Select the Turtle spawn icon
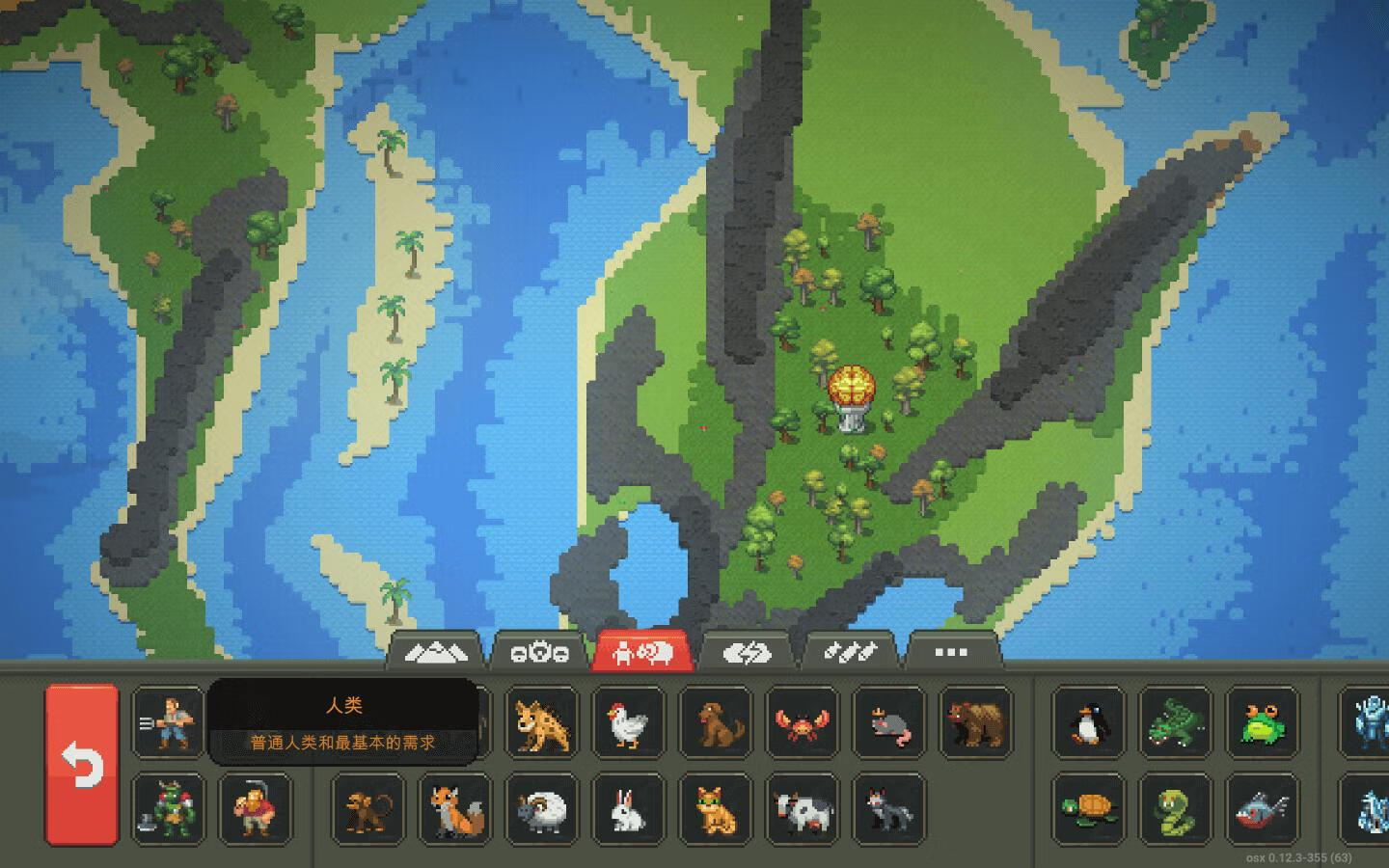The image size is (1389, 868). [x=1087, y=810]
